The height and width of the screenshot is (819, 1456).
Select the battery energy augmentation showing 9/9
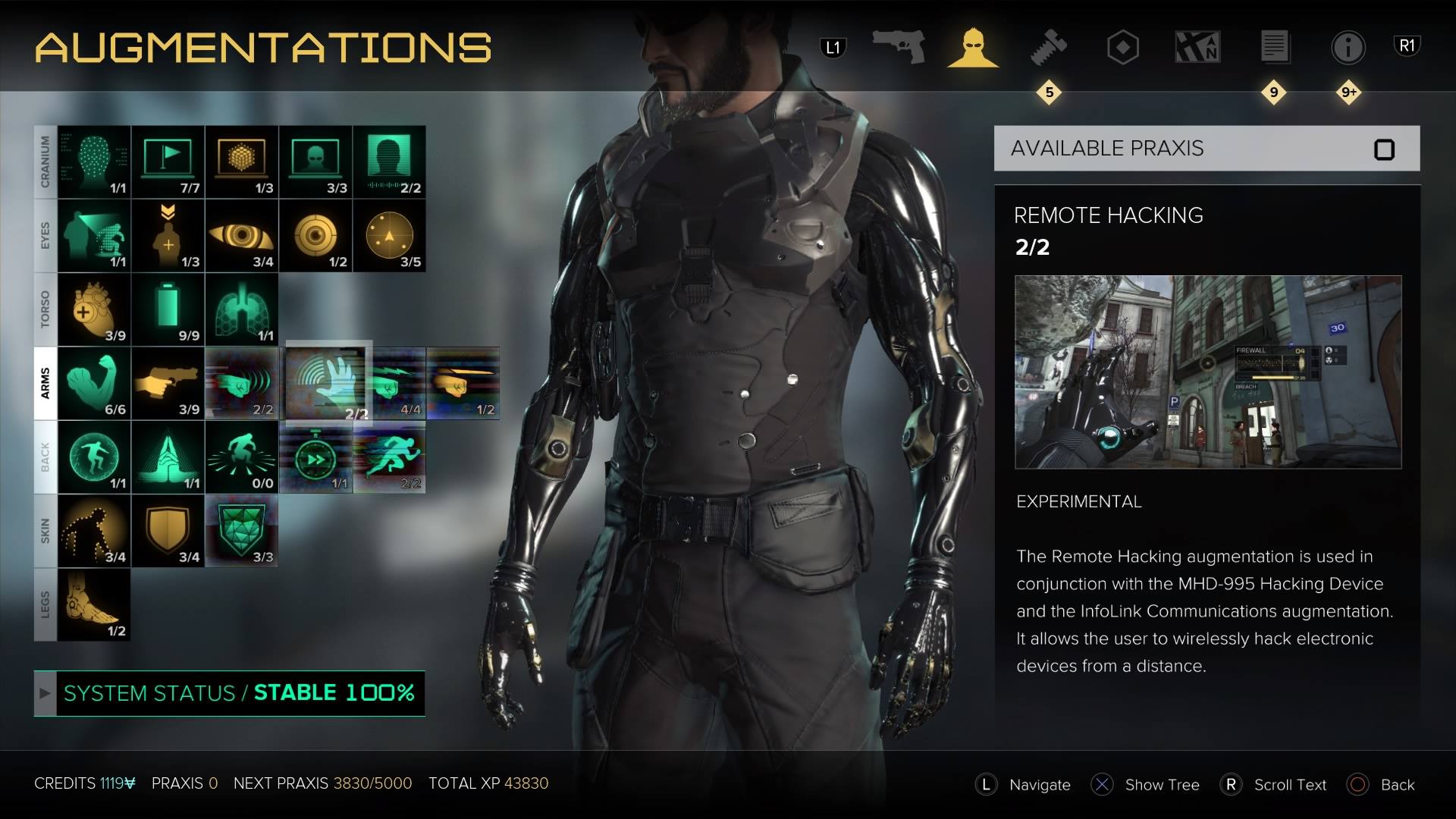[168, 309]
